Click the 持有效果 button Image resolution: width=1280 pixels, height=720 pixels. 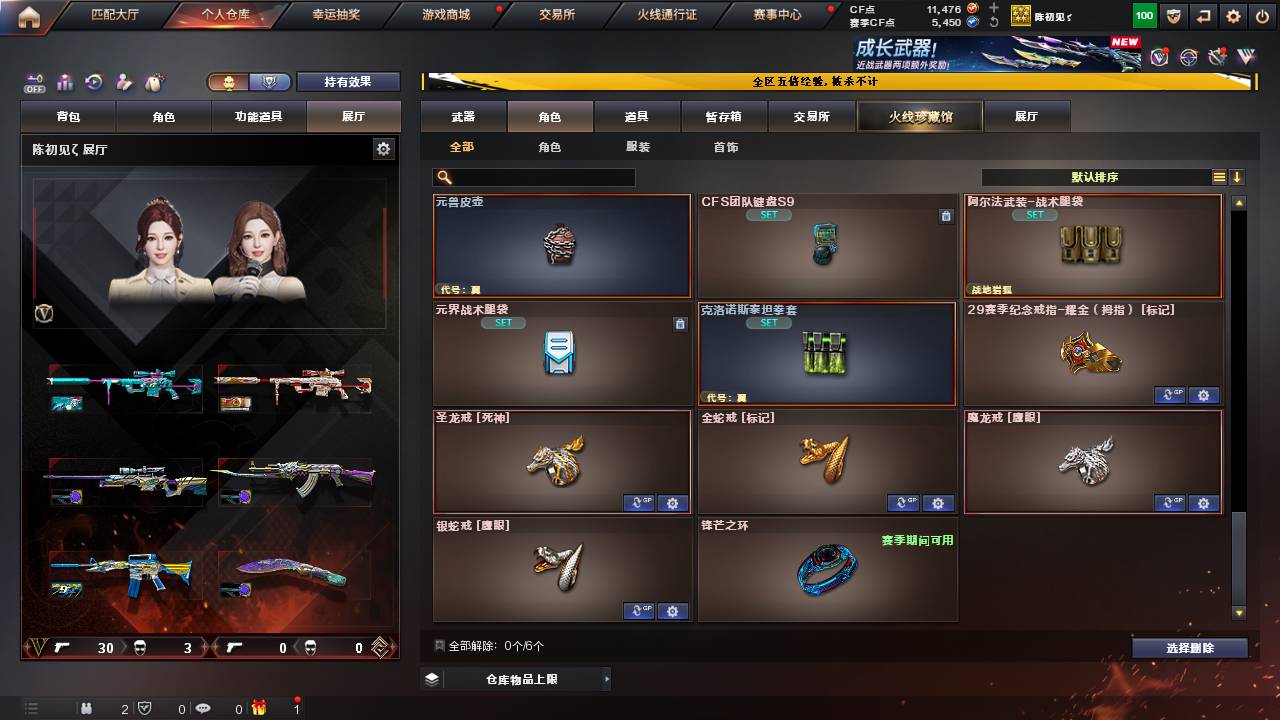[x=348, y=81]
